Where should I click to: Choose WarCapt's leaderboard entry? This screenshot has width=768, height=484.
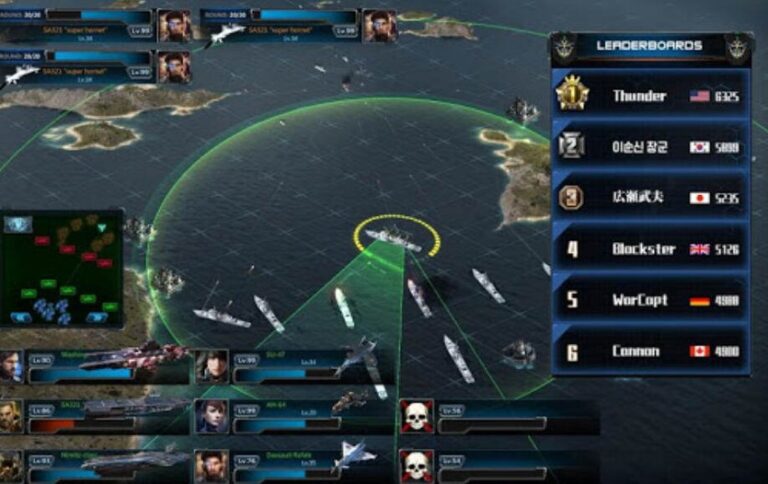pos(650,300)
